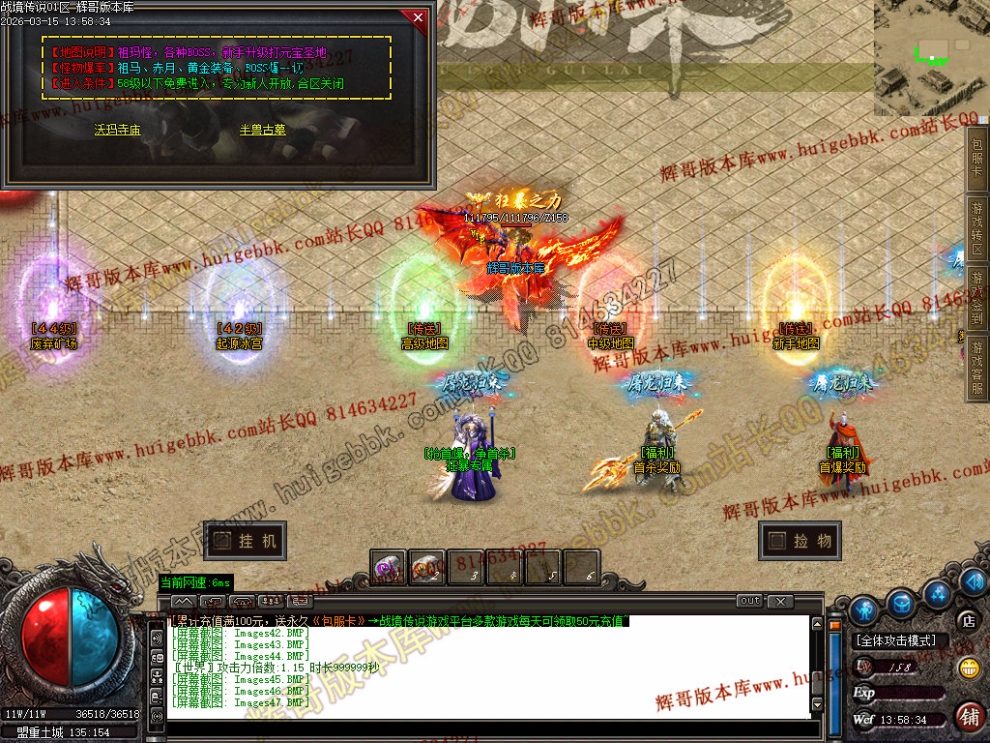Open the character panel icon
The image size is (990, 743).
(x=866, y=608)
